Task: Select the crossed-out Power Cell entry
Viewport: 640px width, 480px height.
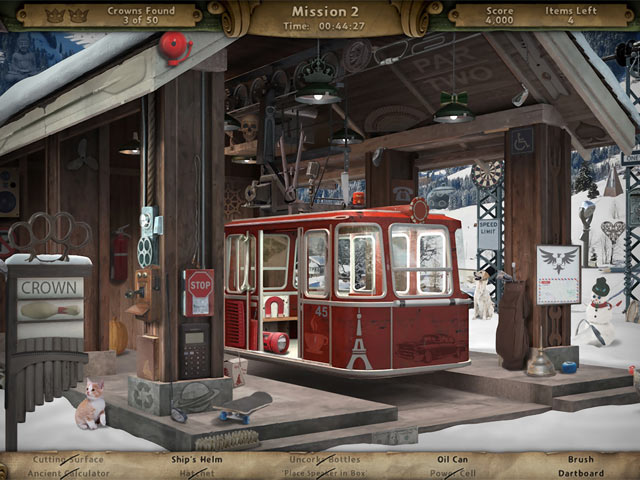Action: tap(453, 473)
